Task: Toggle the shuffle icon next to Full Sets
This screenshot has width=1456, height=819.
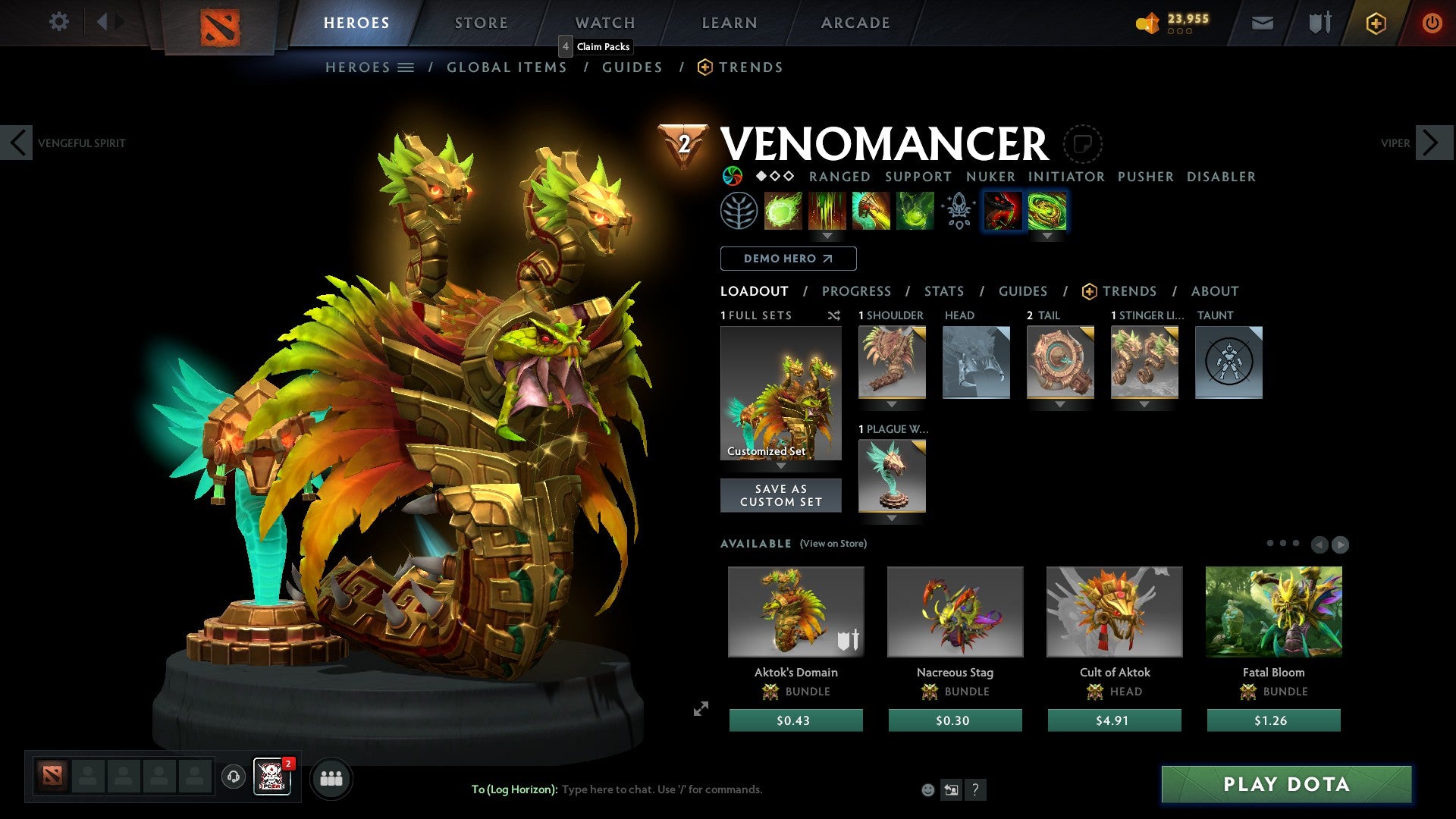Action: click(x=834, y=315)
